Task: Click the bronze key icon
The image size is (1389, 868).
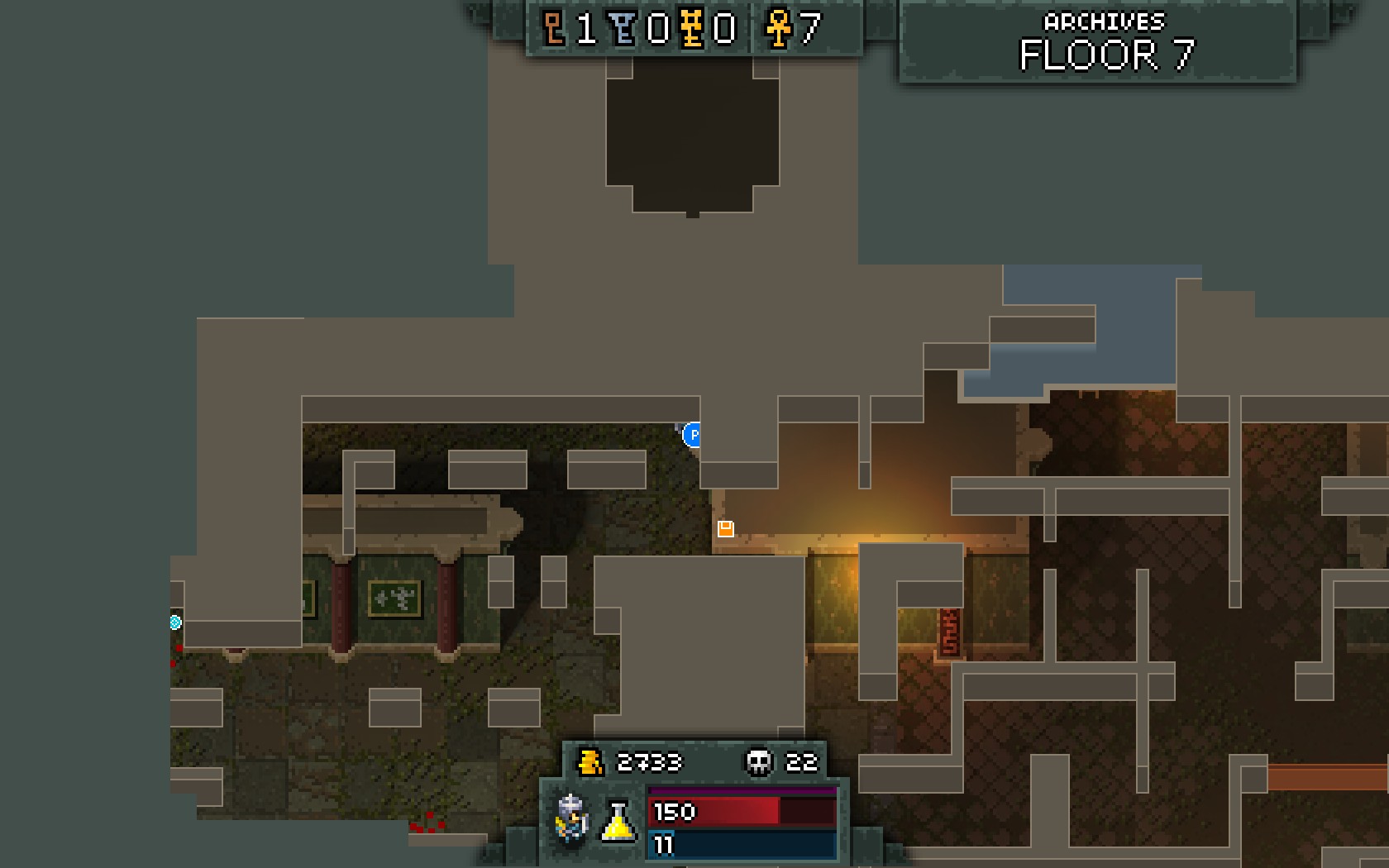Action: [x=553, y=29]
